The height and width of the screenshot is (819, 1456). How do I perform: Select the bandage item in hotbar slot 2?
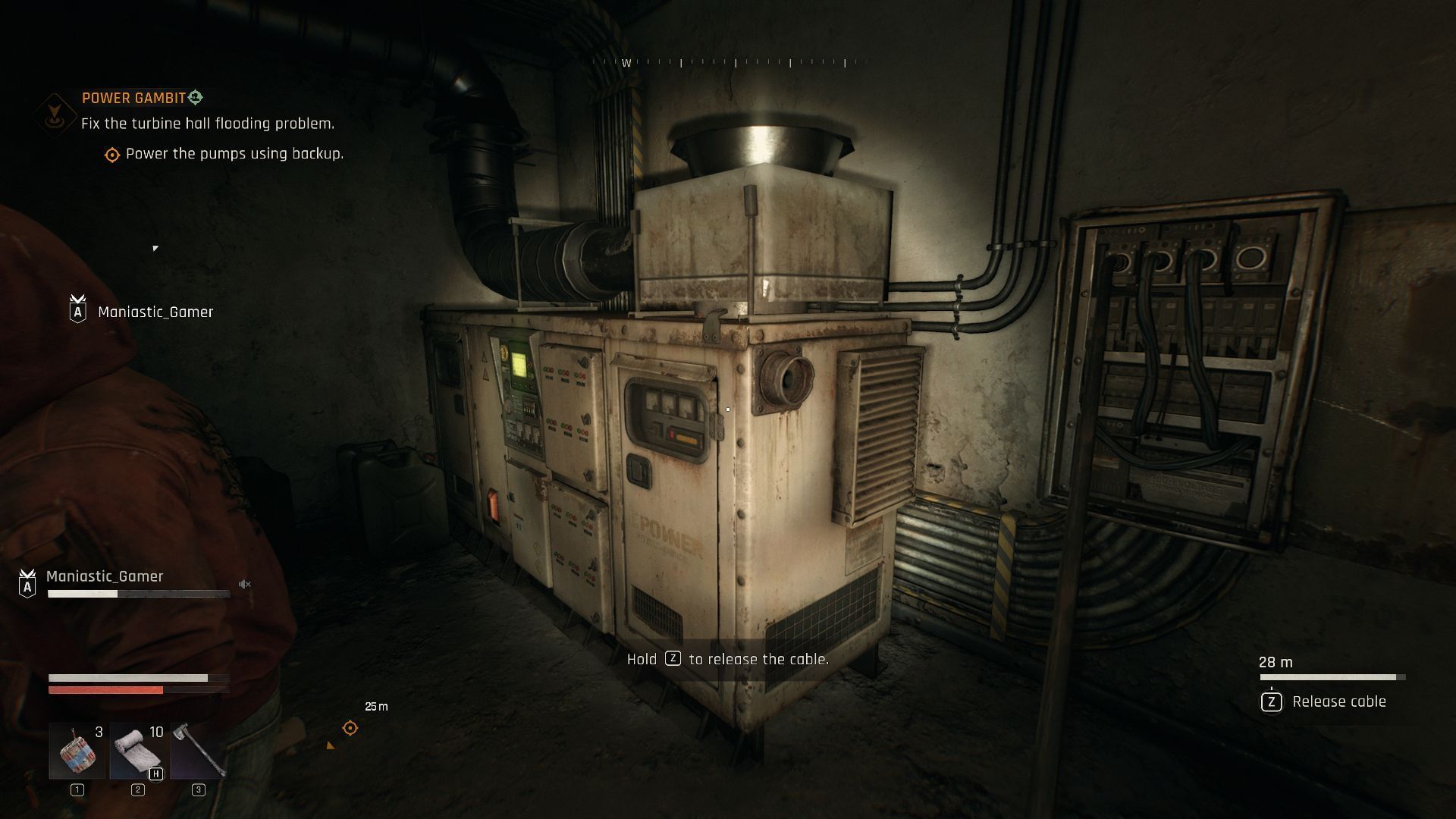click(x=136, y=748)
